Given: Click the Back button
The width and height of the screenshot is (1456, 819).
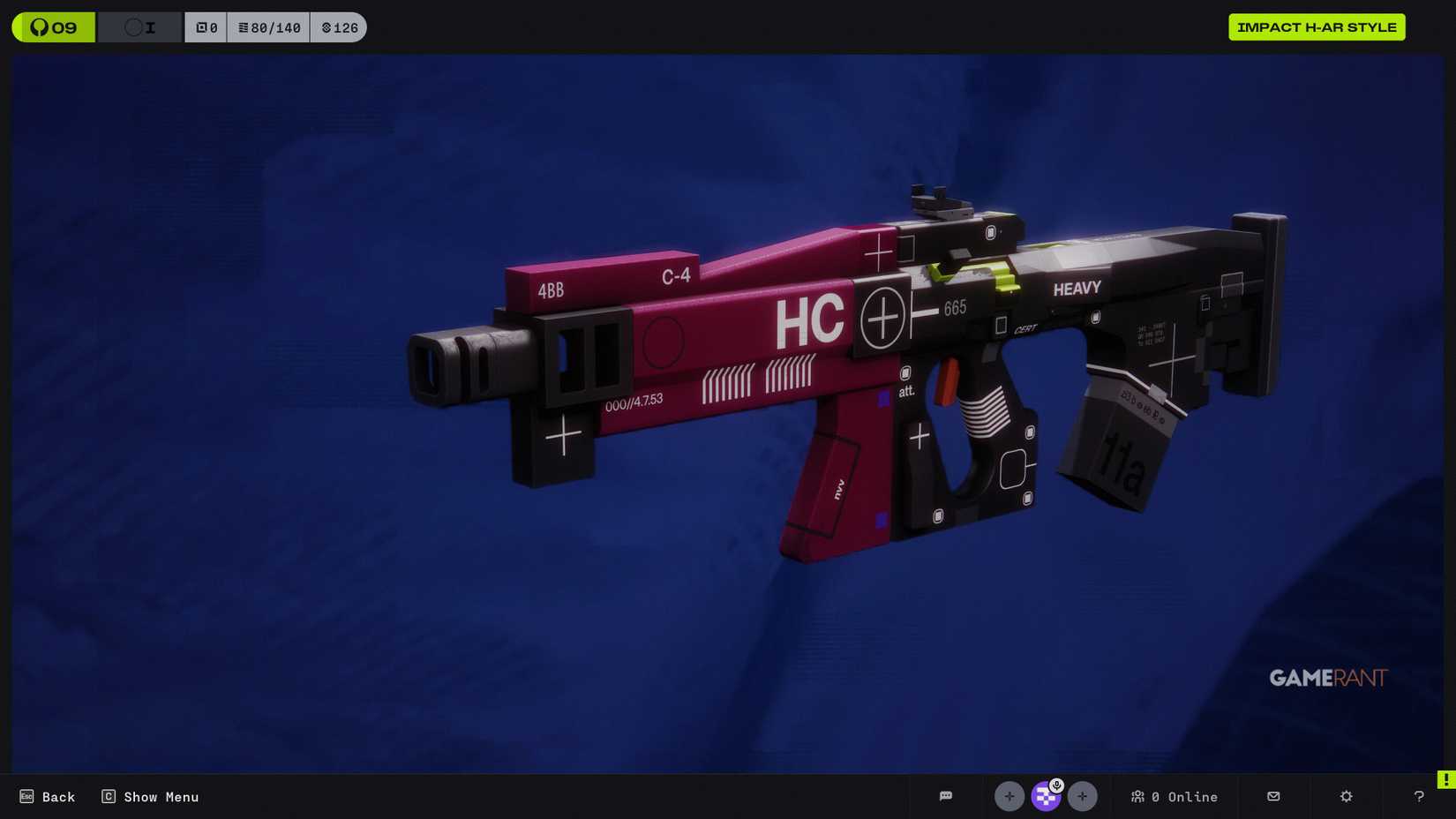Looking at the screenshot, I should [47, 797].
